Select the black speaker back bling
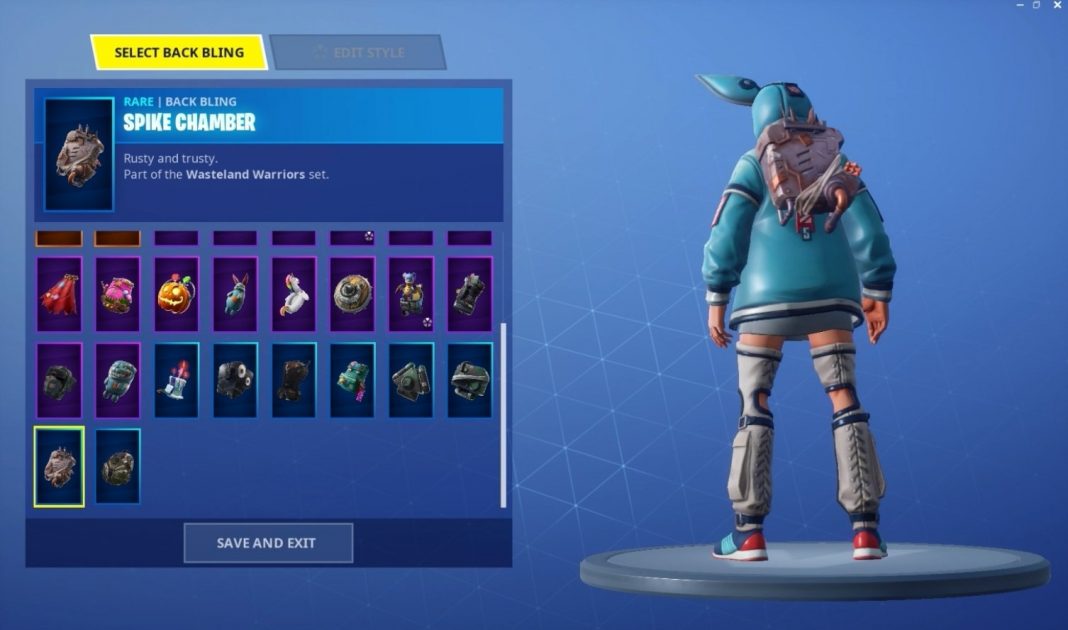1068x630 pixels. pos(235,380)
